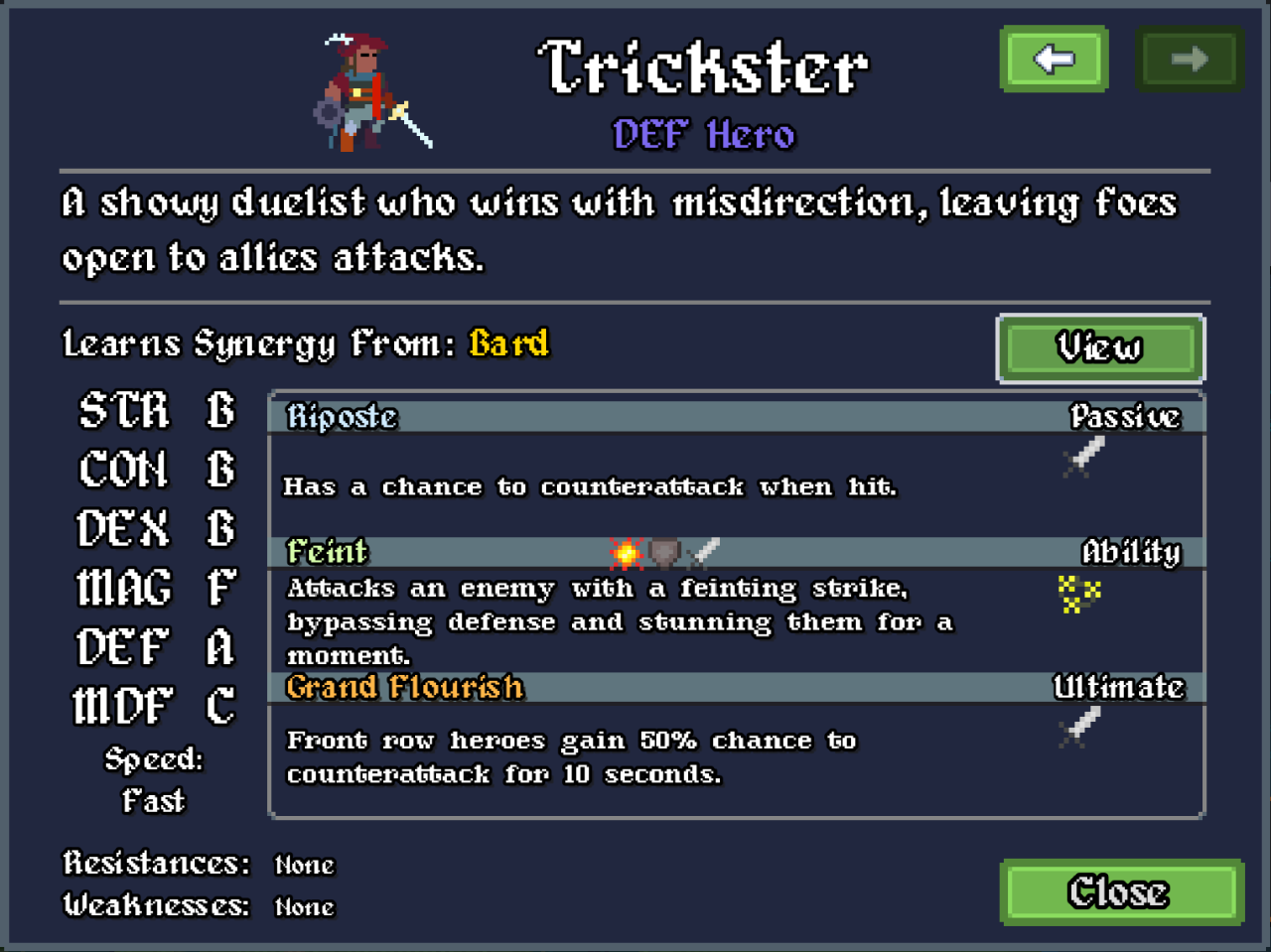Click the yellow Bard synergy name
Image resolution: width=1271 pixels, height=952 pixels.
click(x=508, y=343)
